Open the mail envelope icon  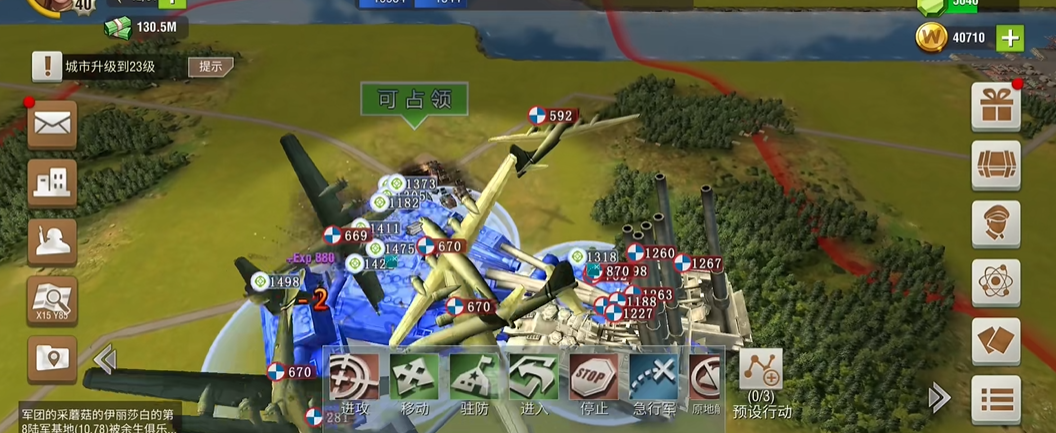click(52, 125)
